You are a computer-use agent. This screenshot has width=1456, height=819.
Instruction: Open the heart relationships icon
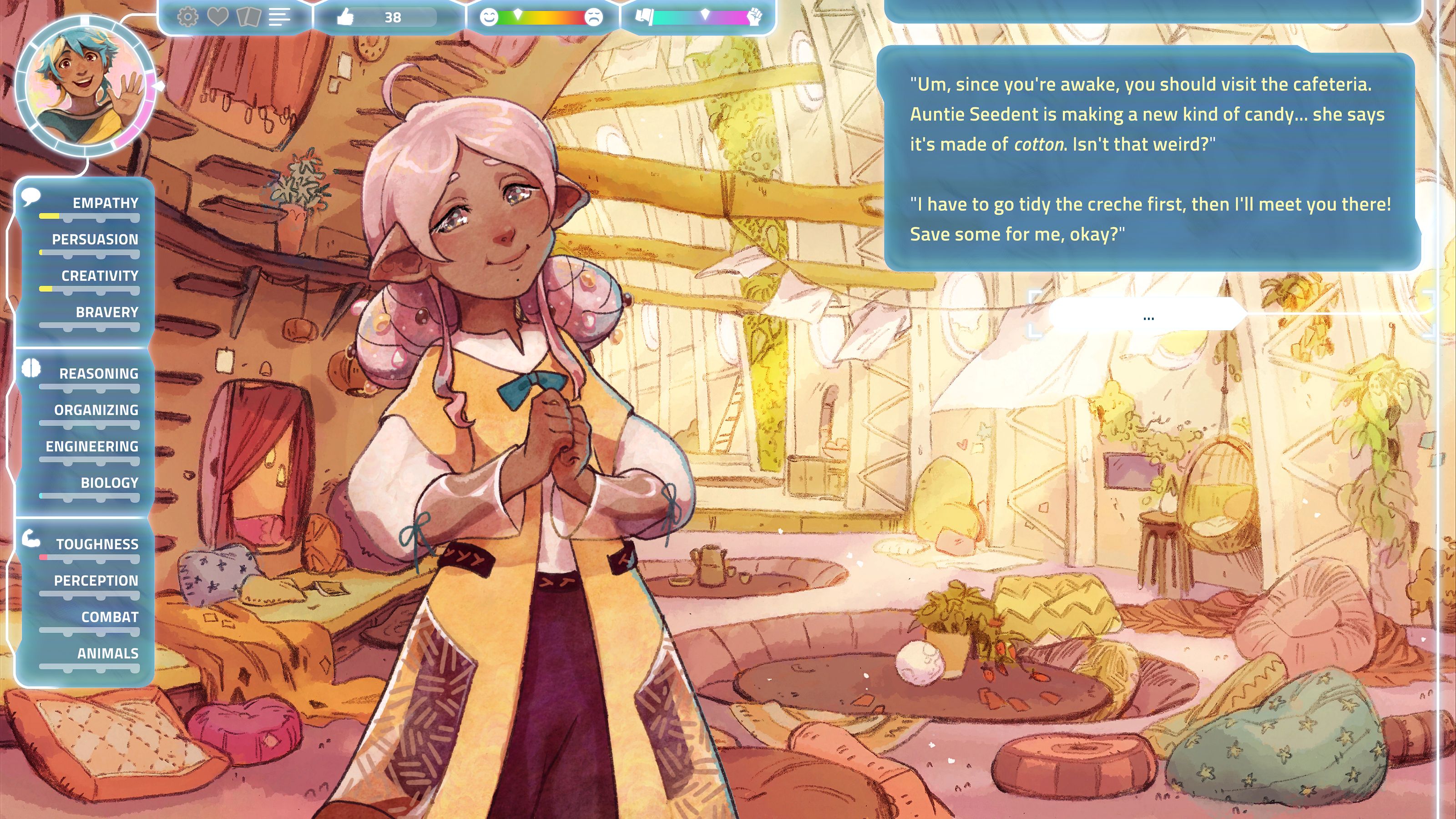tap(217, 17)
